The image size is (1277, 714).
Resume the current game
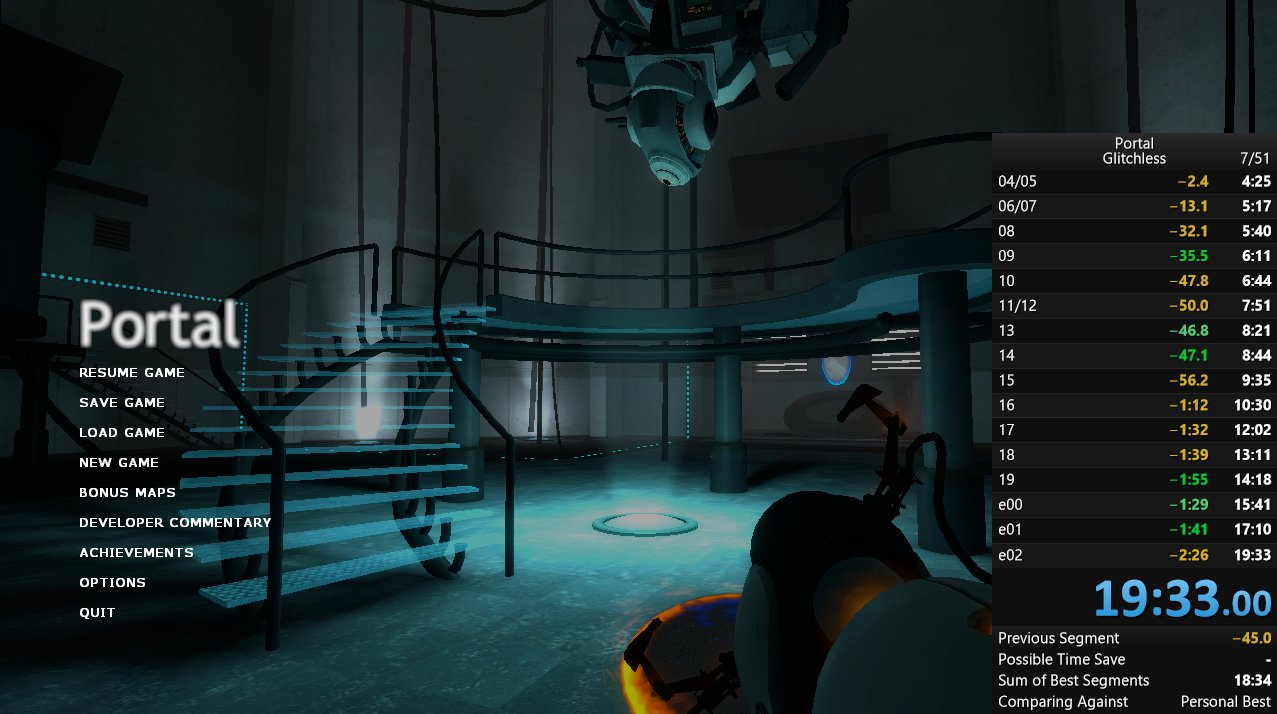[x=132, y=373]
